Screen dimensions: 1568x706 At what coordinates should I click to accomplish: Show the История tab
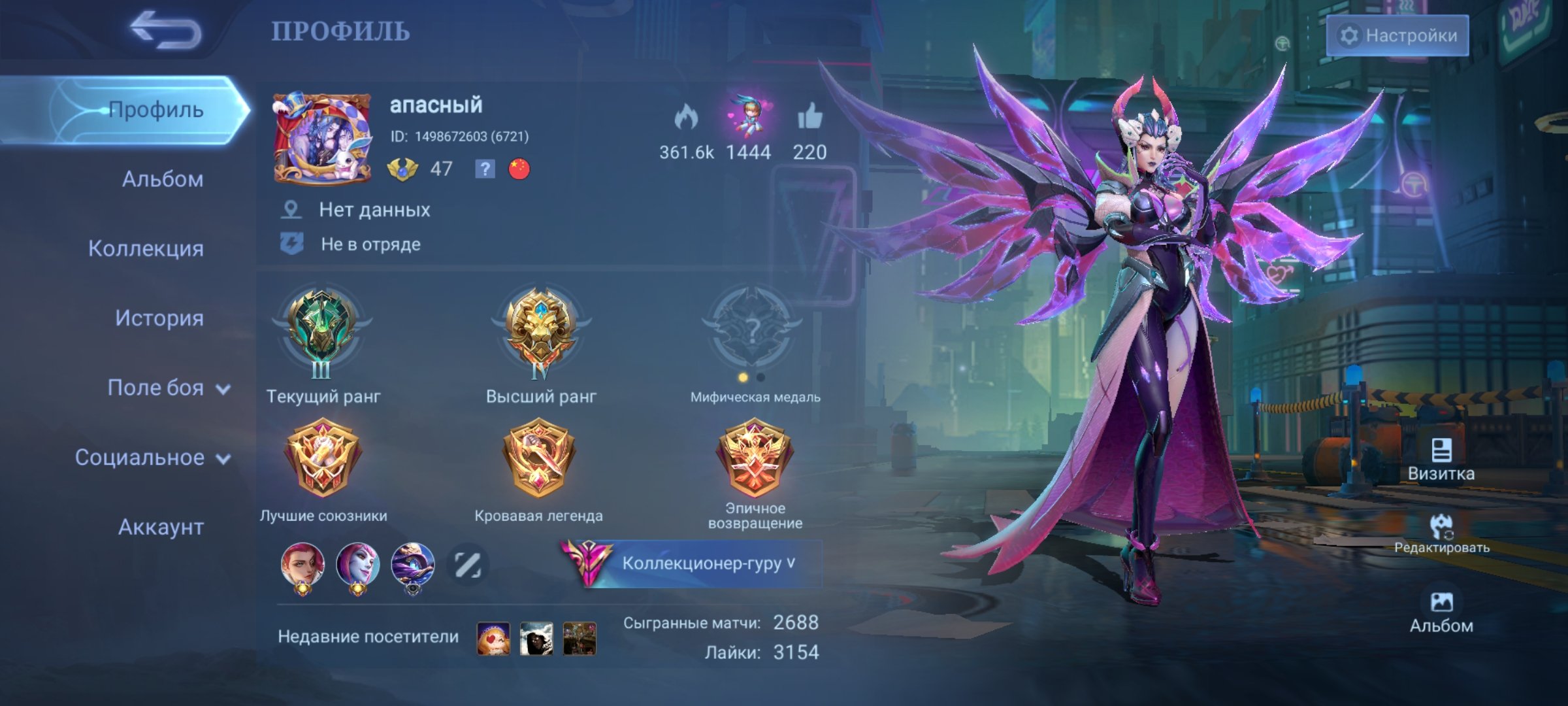(x=159, y=318)
